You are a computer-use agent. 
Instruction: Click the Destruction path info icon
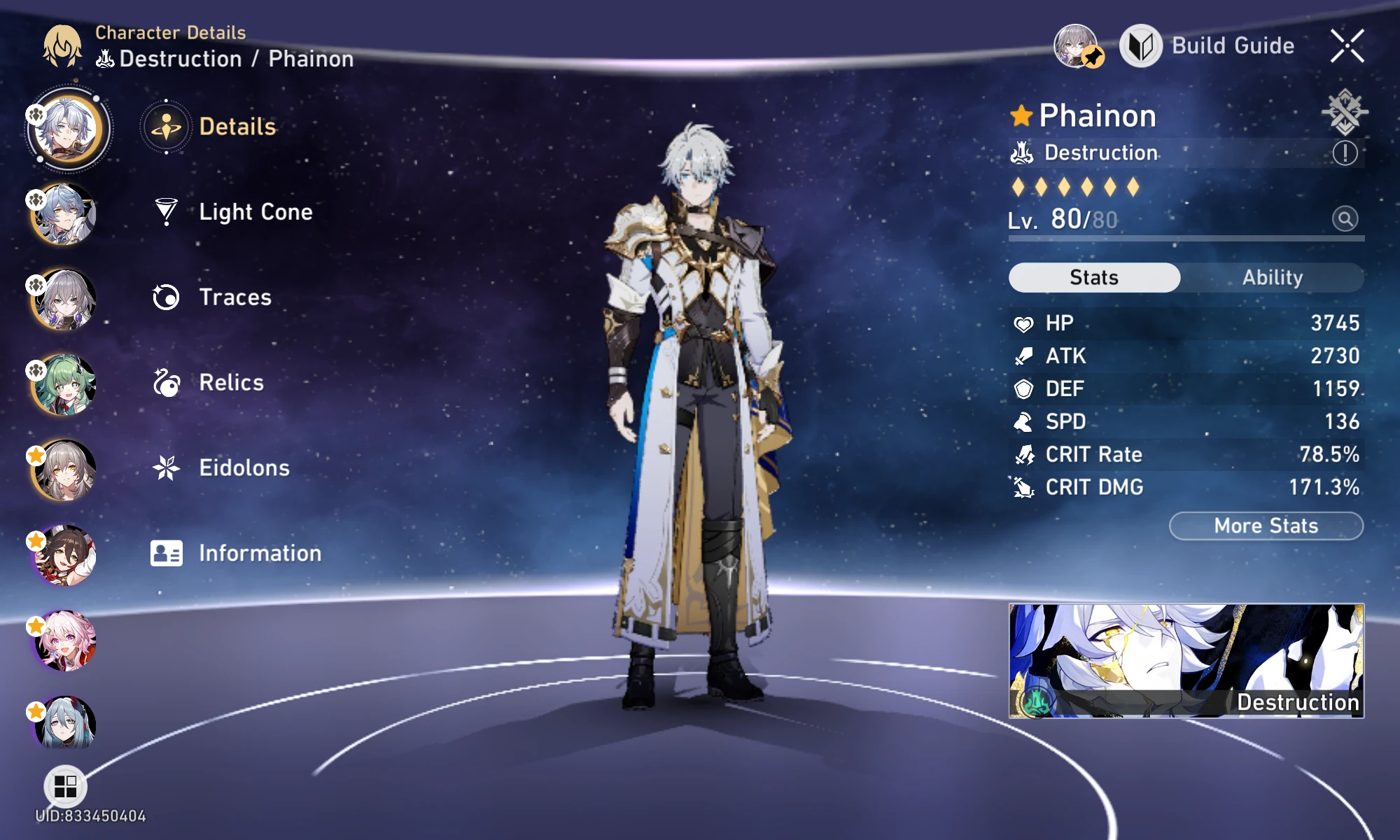coord(1345,153)
